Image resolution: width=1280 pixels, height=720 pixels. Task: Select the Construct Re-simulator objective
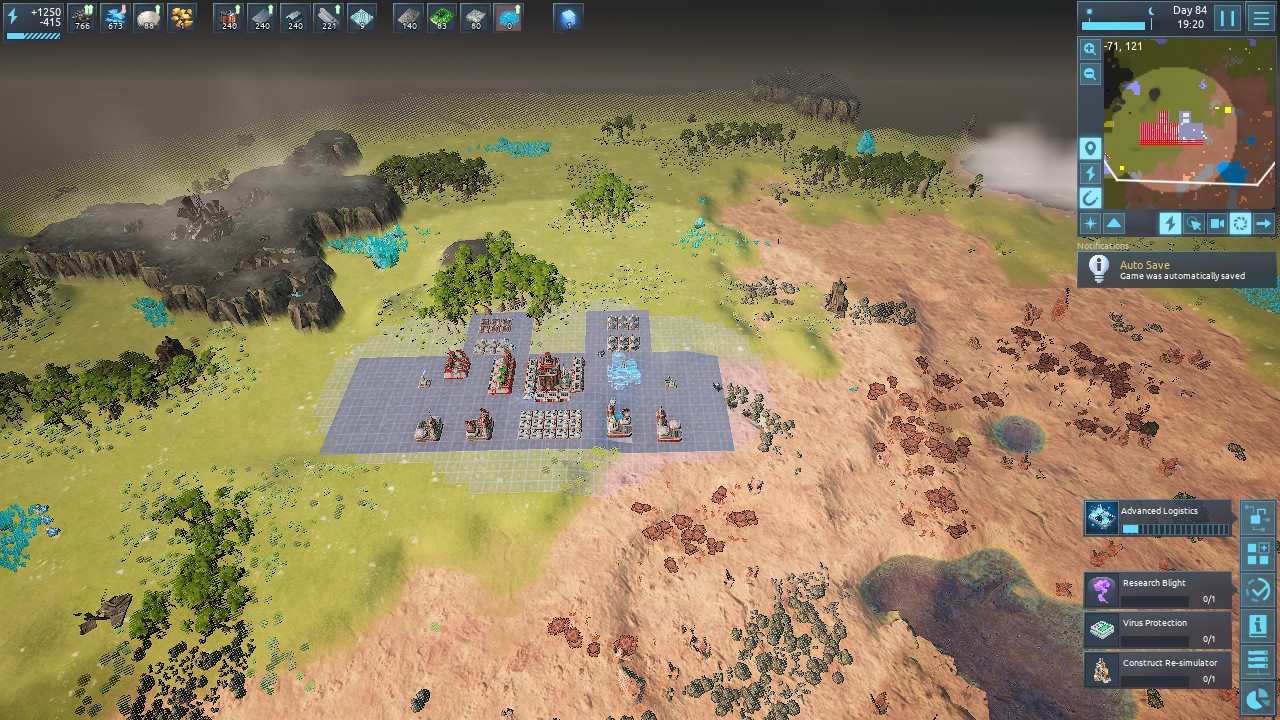point(1158,670)
